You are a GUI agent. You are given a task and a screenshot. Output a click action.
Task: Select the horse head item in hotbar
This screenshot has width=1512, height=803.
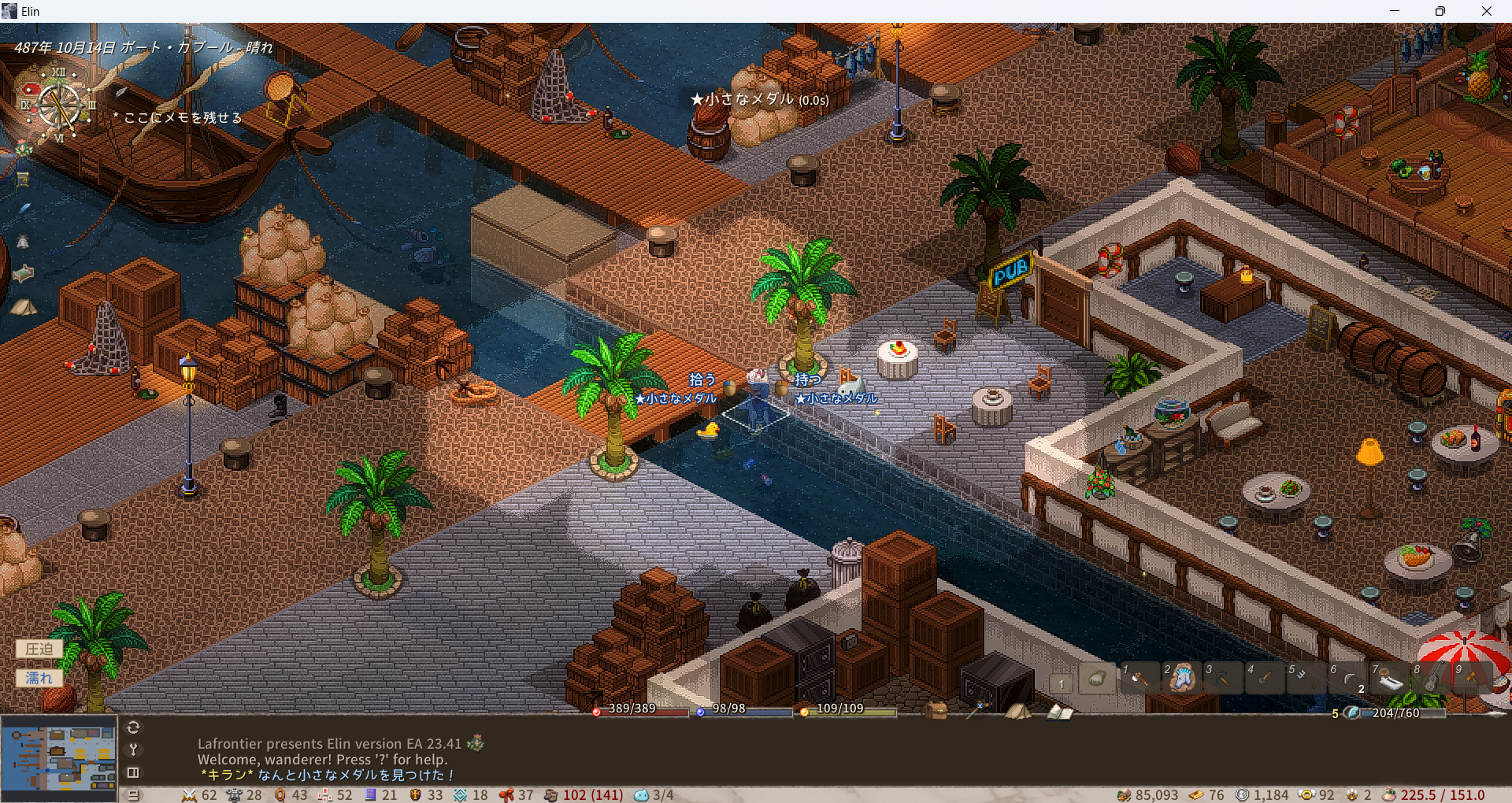point(1181,678)
